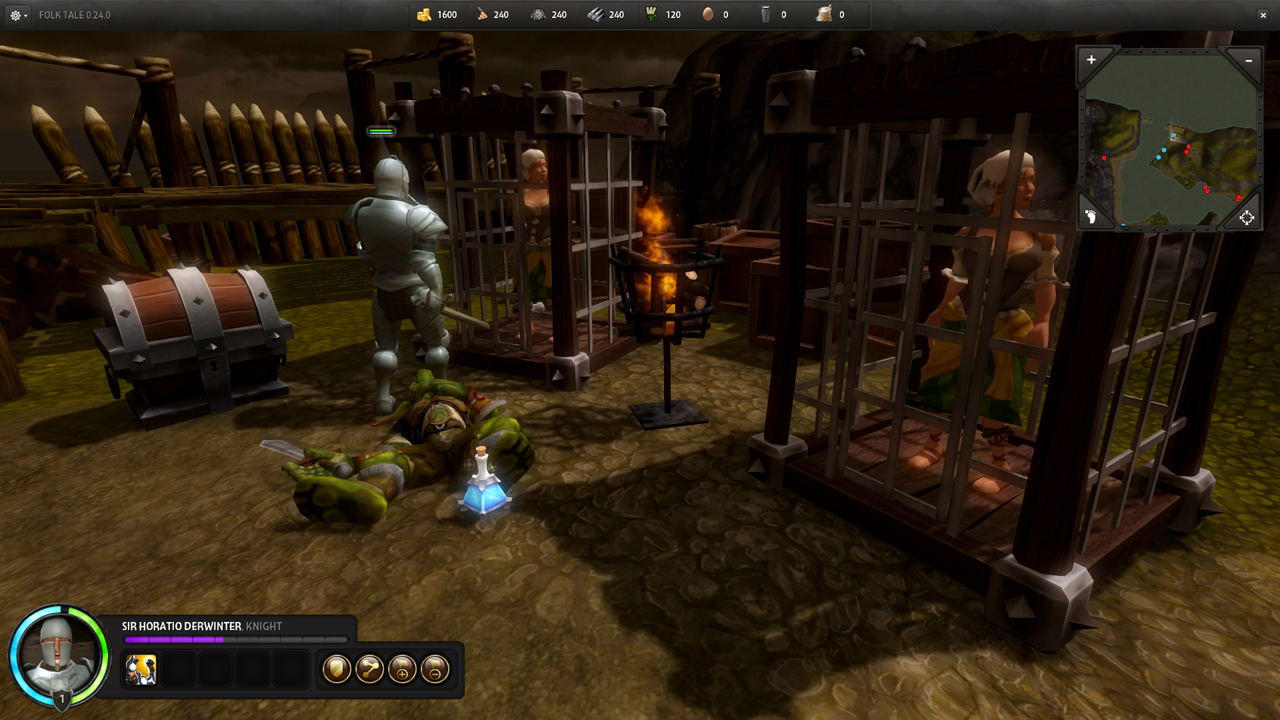Select Sir Horatio Derwinter's portrait
The width and height of the screenshot is (1280, 720).
click(x=58, y=655)
